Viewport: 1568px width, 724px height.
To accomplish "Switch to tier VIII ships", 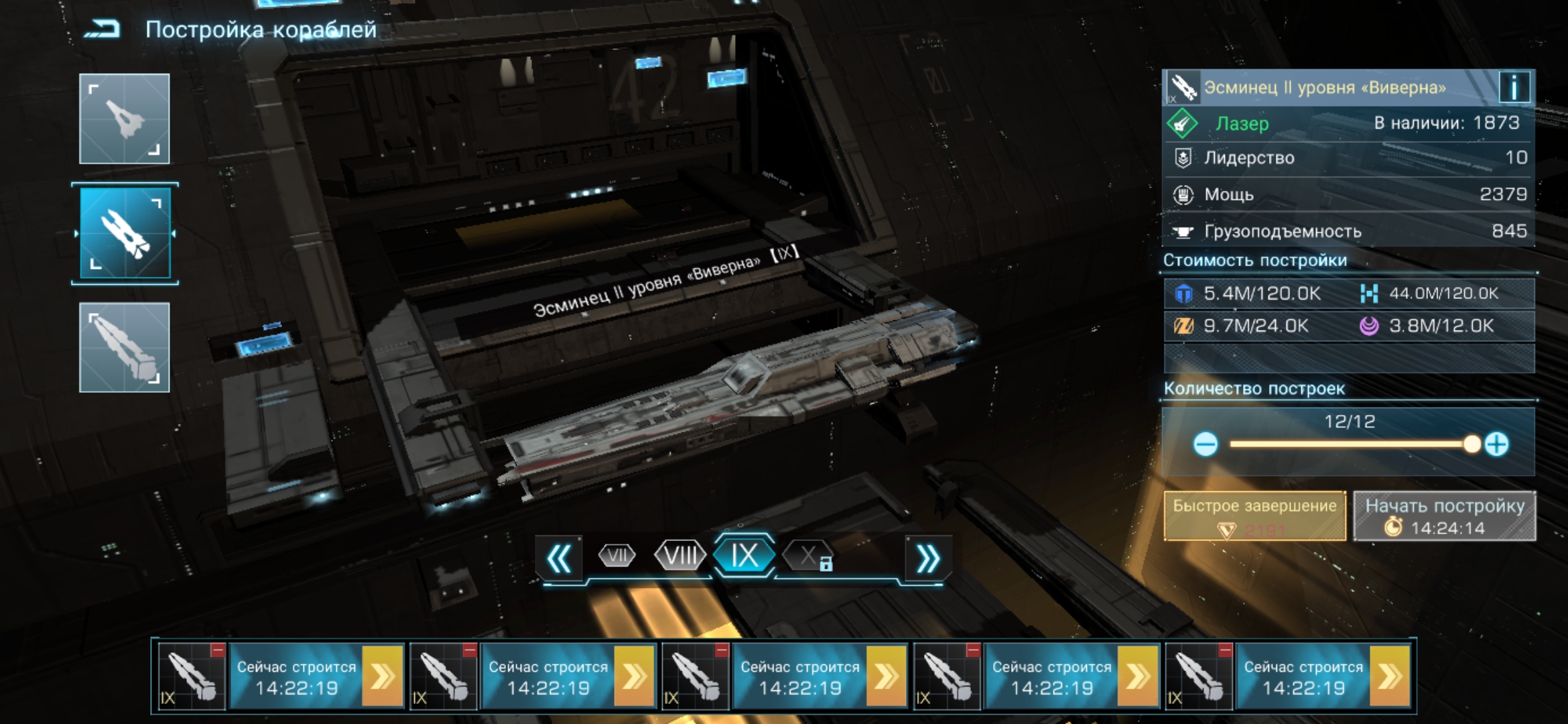I will point(680,556).
